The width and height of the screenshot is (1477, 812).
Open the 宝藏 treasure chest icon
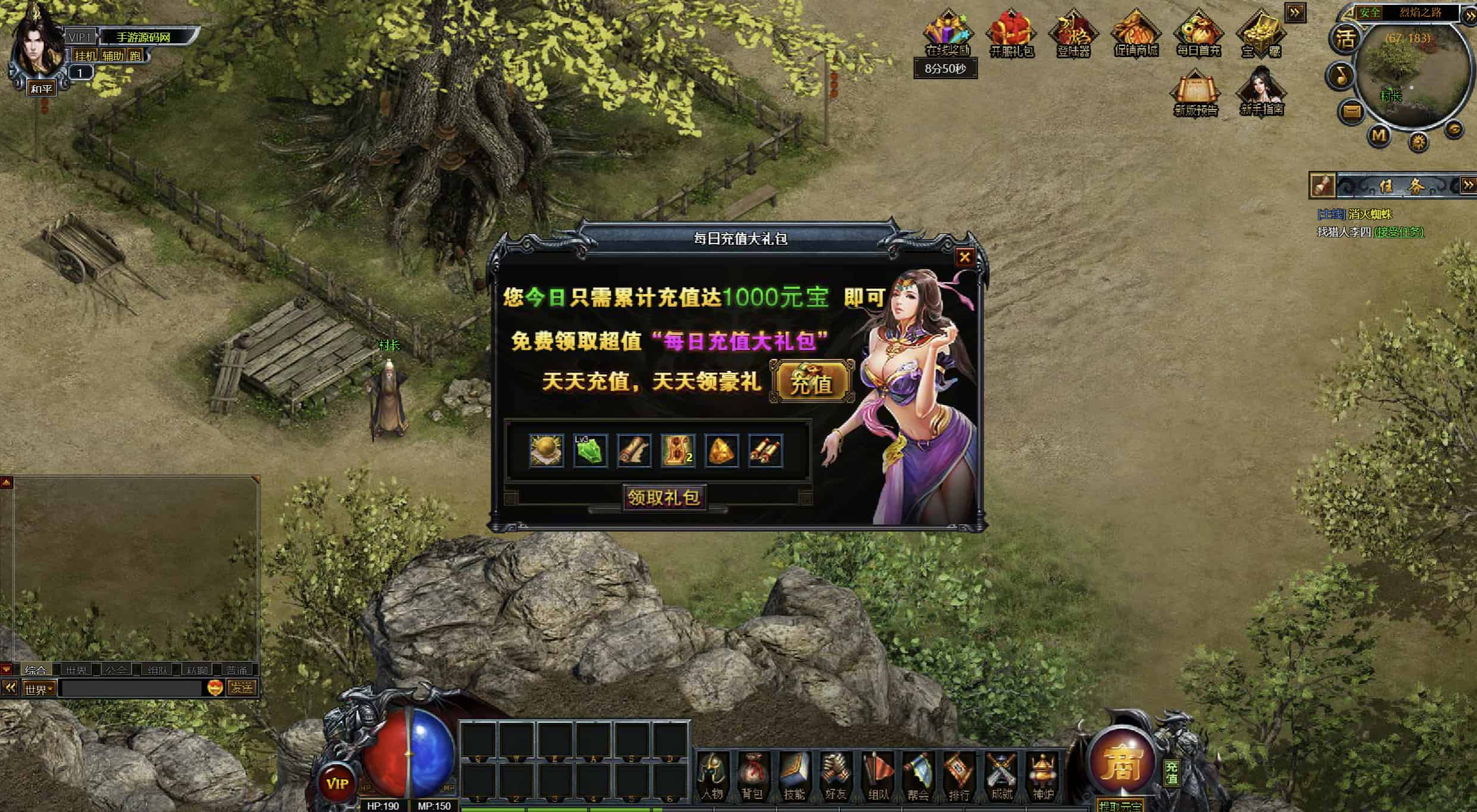pos(1261,33)
